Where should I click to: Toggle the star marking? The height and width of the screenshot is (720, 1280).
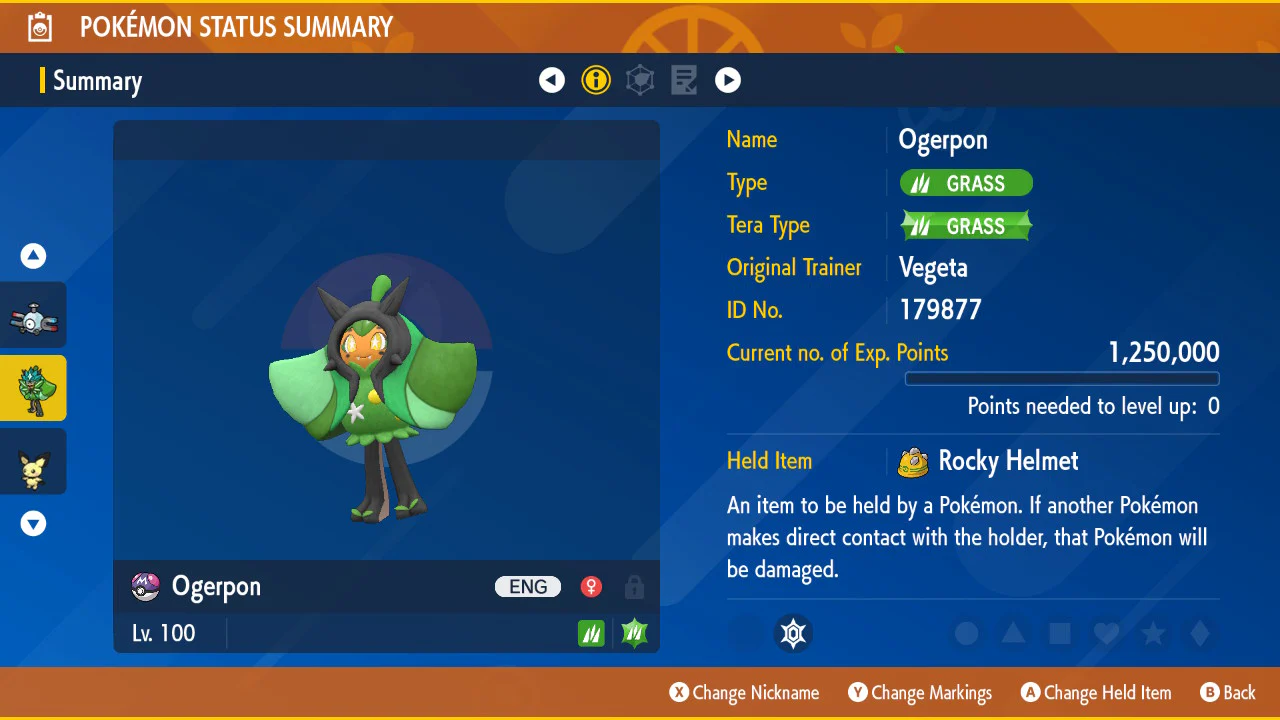pyautogui.click(x=1153, y=633)
